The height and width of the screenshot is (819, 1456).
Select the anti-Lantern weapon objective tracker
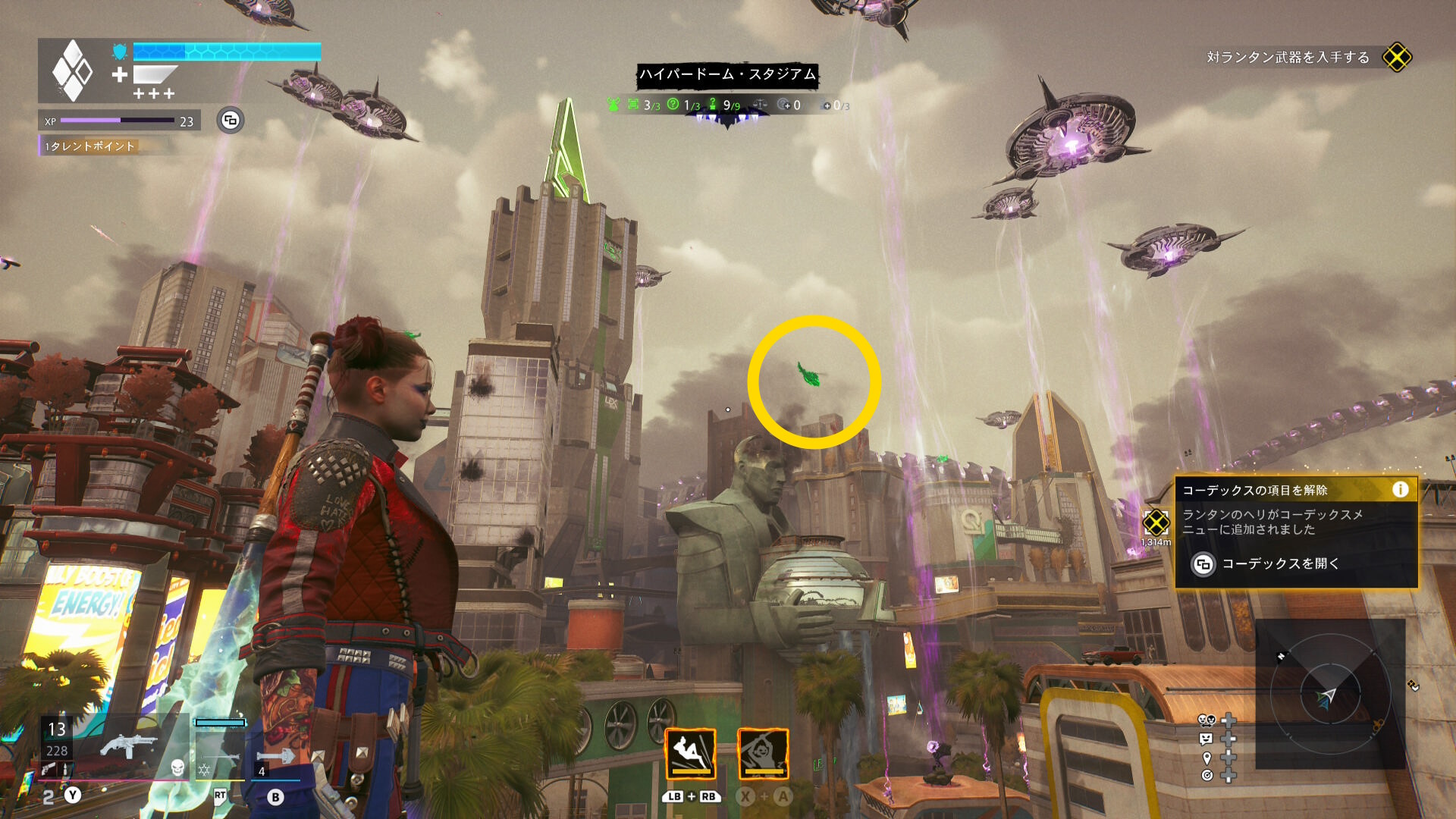(x=1288, y=58)
